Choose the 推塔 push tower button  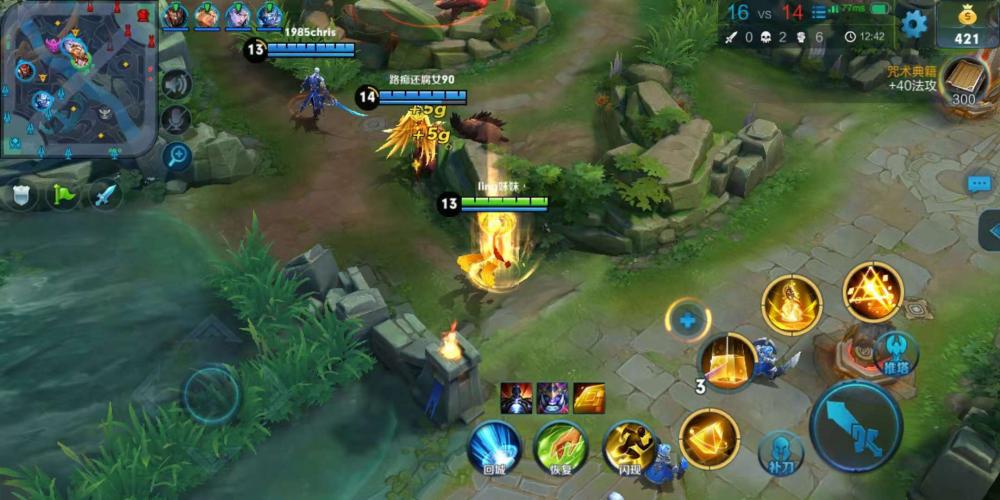tap(895, 352)
